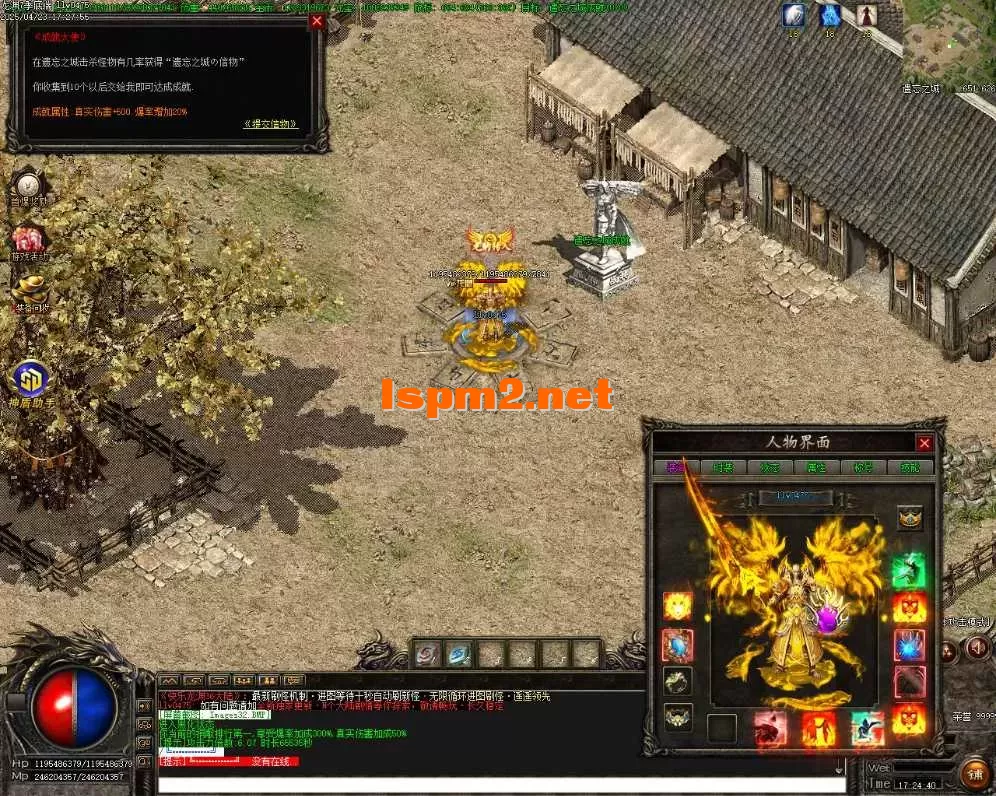Close the 人物界面 character panel

coord(924,443)
